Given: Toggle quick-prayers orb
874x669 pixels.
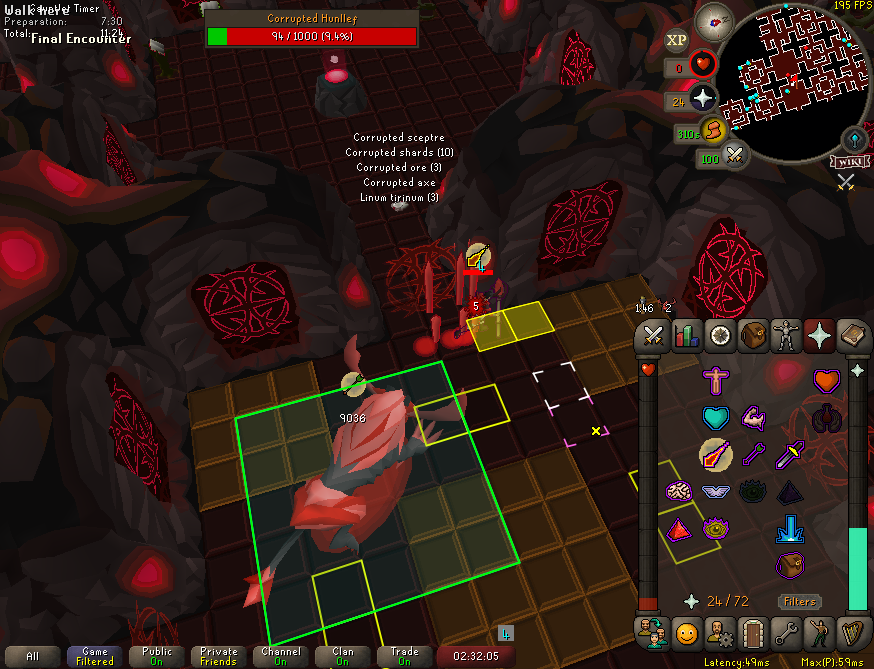Looking at the screenshot, I should 704,98.
